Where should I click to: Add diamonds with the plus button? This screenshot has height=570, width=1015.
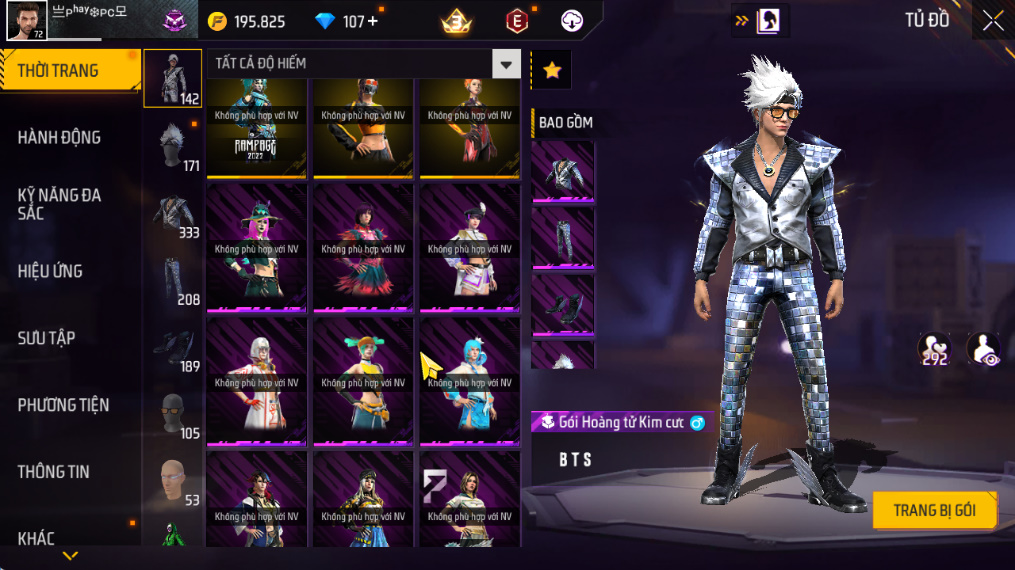[373, 21]
